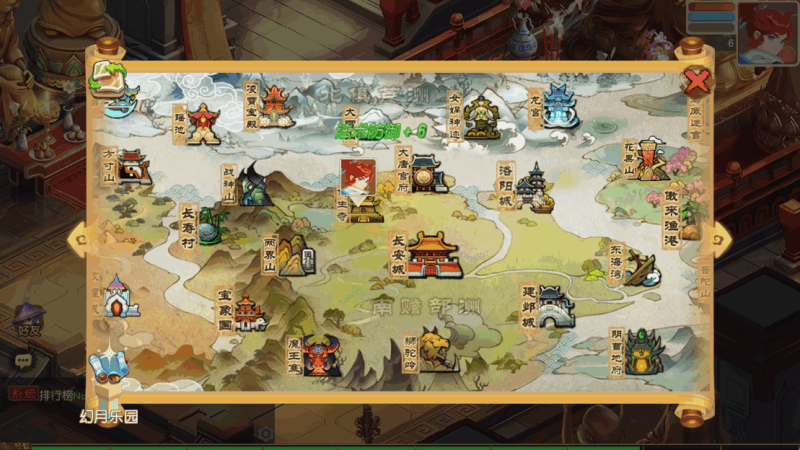Choose 龙宫 dragon palace marker
Screen dimensions: 800x450
point(560,107)
